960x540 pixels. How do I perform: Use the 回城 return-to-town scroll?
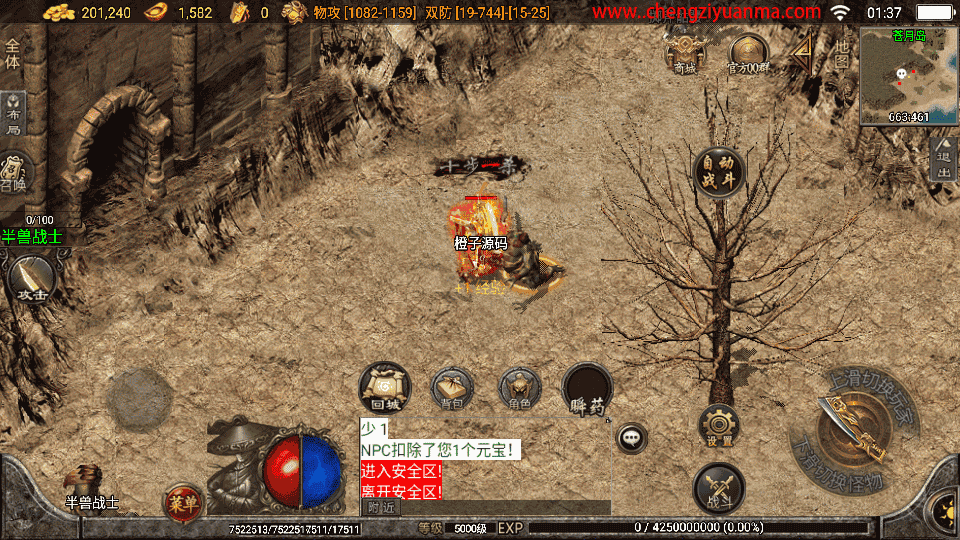click(x=385, y=387)
